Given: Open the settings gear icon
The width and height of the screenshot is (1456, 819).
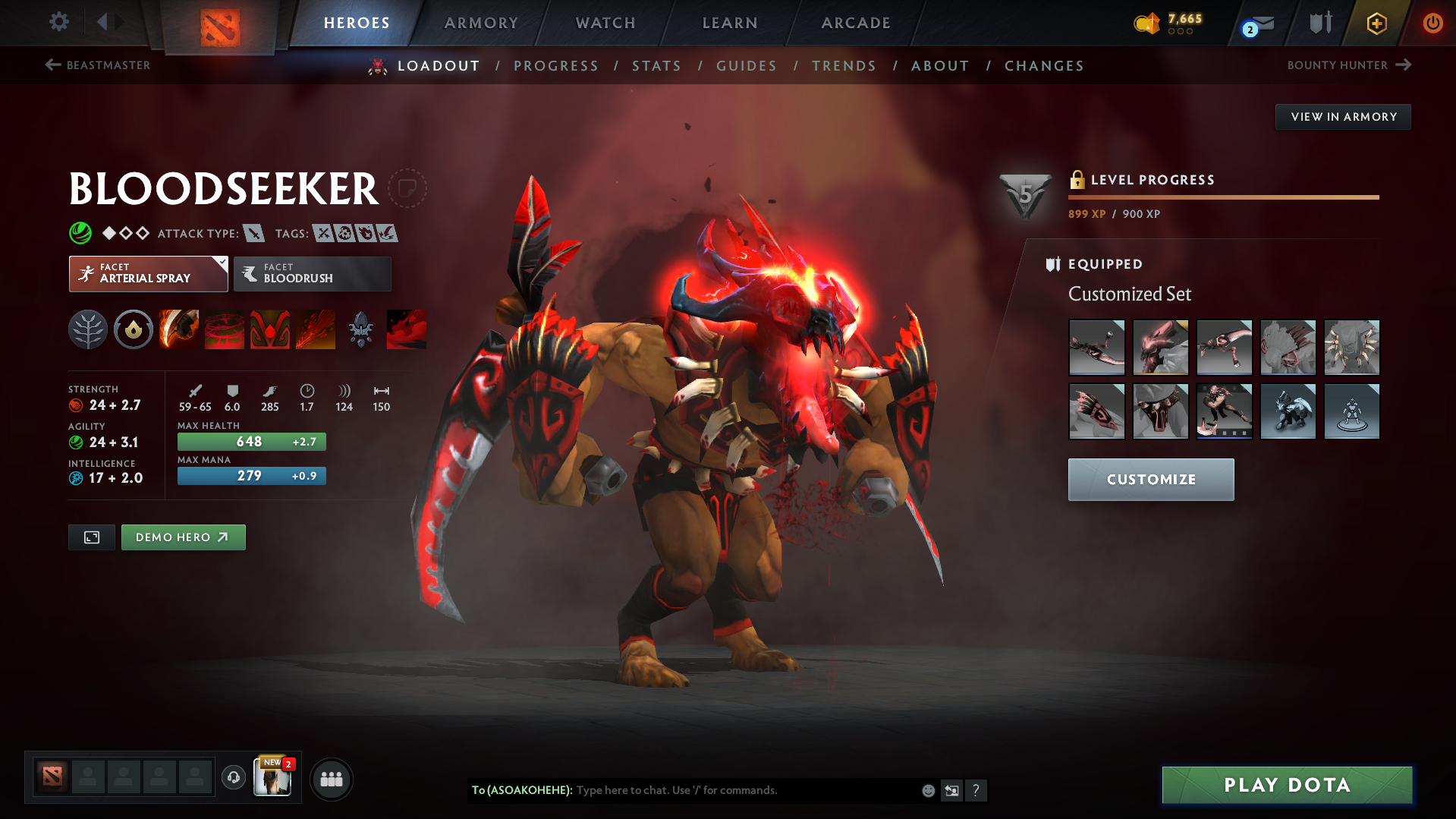Looking at the screenshot, I should [58, 22].
